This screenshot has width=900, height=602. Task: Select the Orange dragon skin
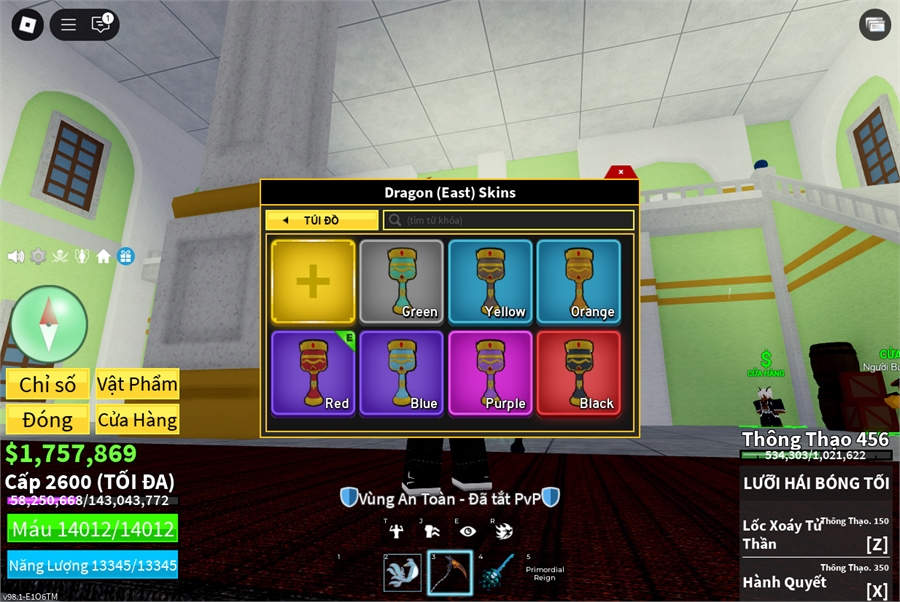pos(578,281)
